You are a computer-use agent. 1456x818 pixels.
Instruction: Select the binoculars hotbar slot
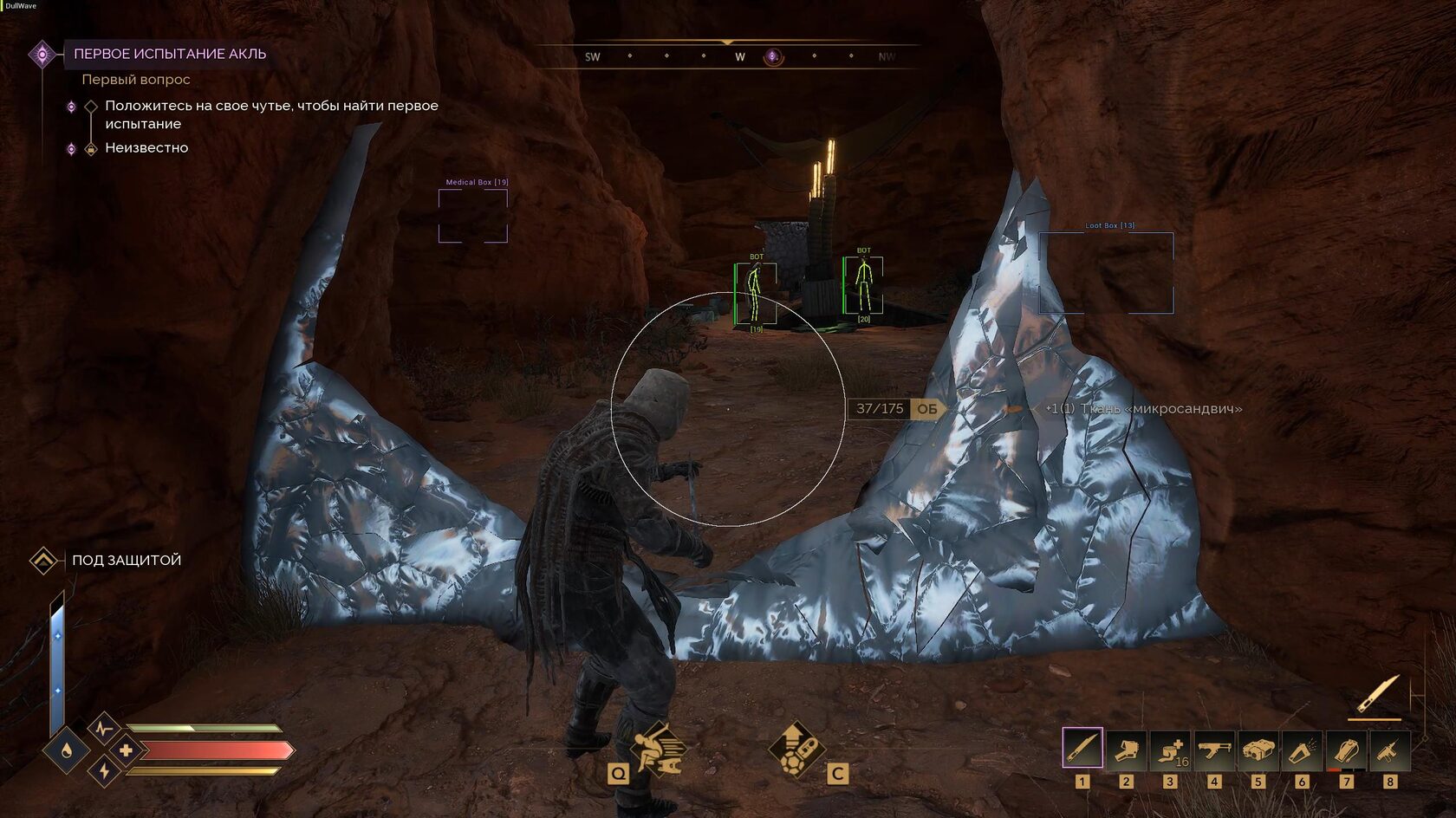point(1258,750)
